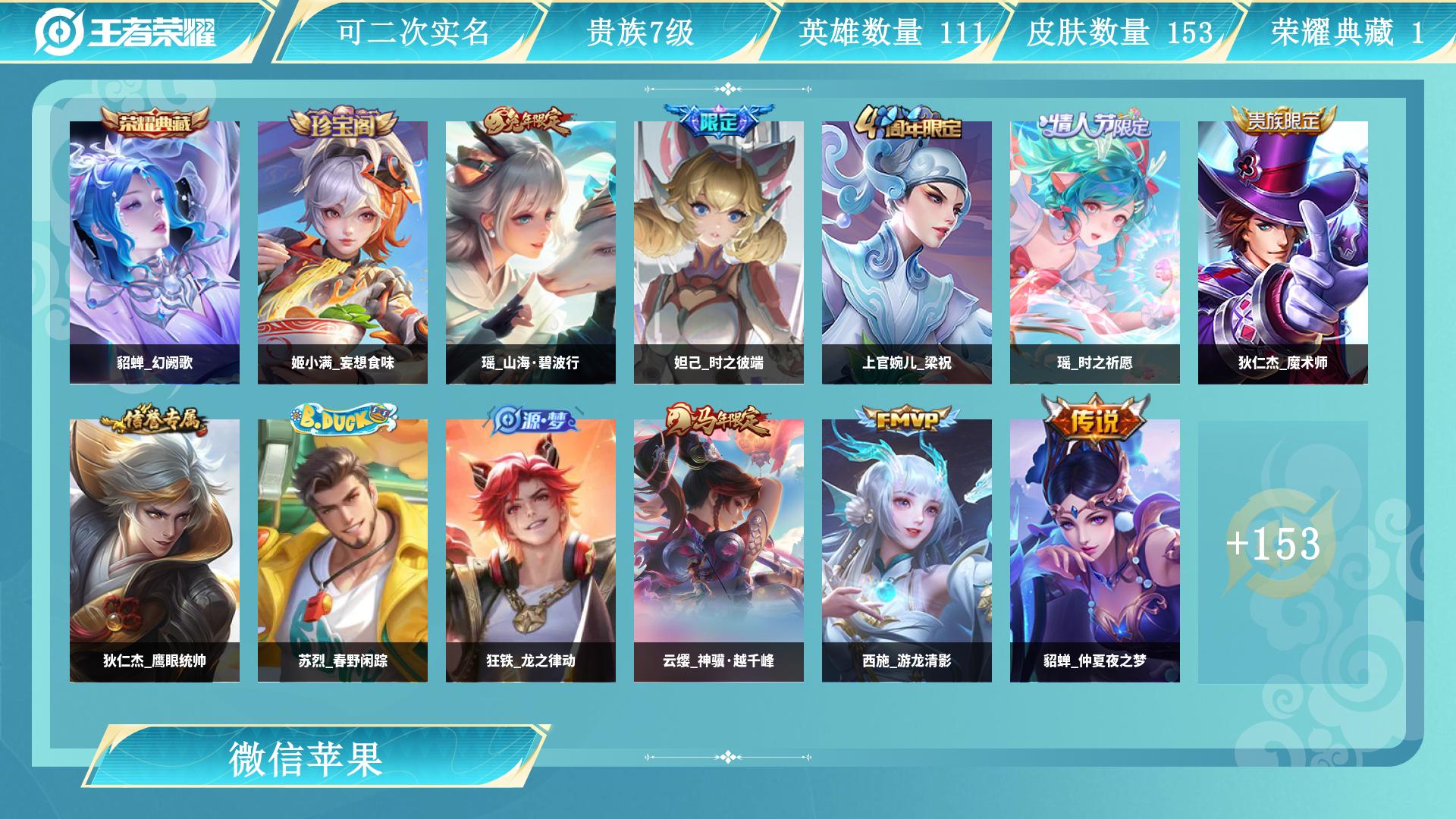
Task: Open the 姬小满_妄想食味 skin card
Action: click(343, 253)
